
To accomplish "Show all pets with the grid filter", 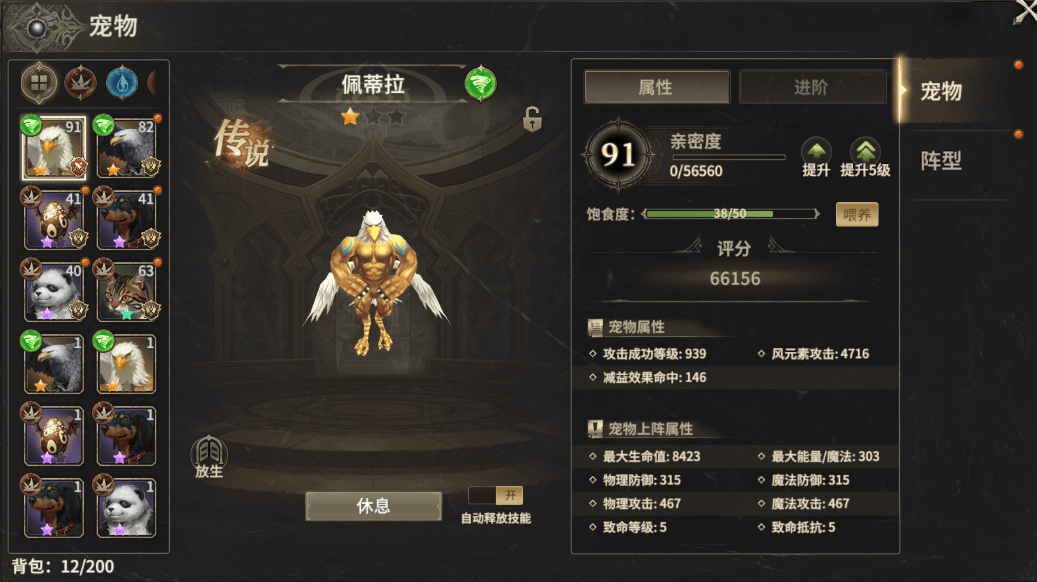I will (x=39, y=83).
